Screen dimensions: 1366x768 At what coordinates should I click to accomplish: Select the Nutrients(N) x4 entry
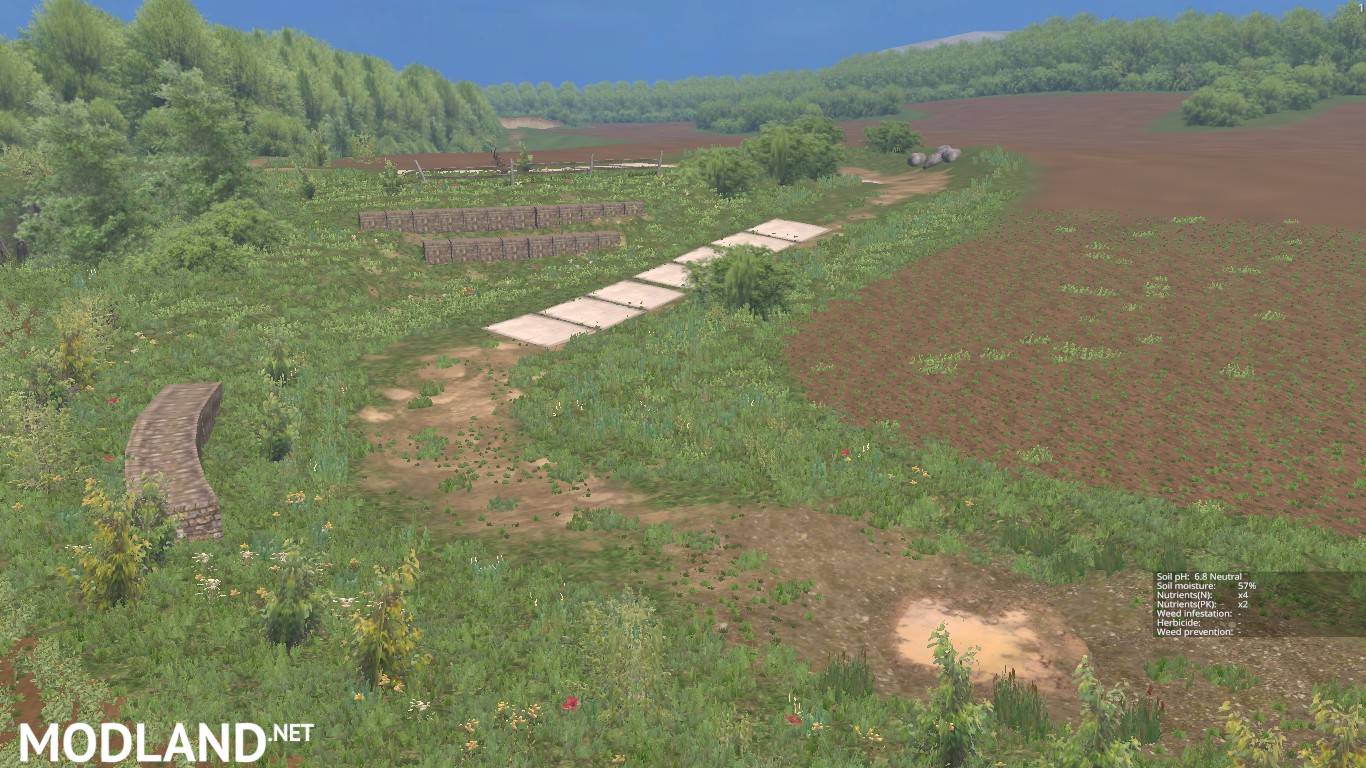coord(1198,595)
